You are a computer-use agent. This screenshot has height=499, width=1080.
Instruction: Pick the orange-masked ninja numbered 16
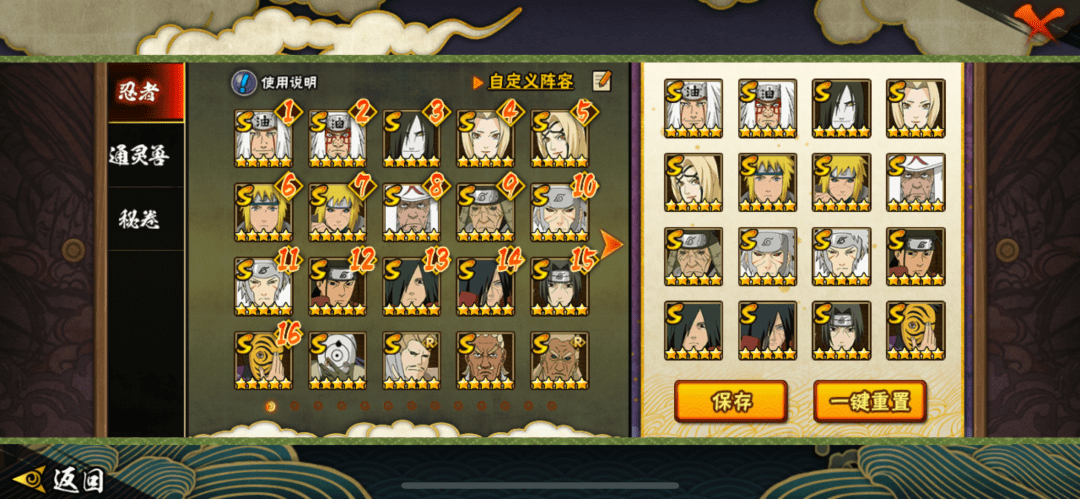click(263, 361)
